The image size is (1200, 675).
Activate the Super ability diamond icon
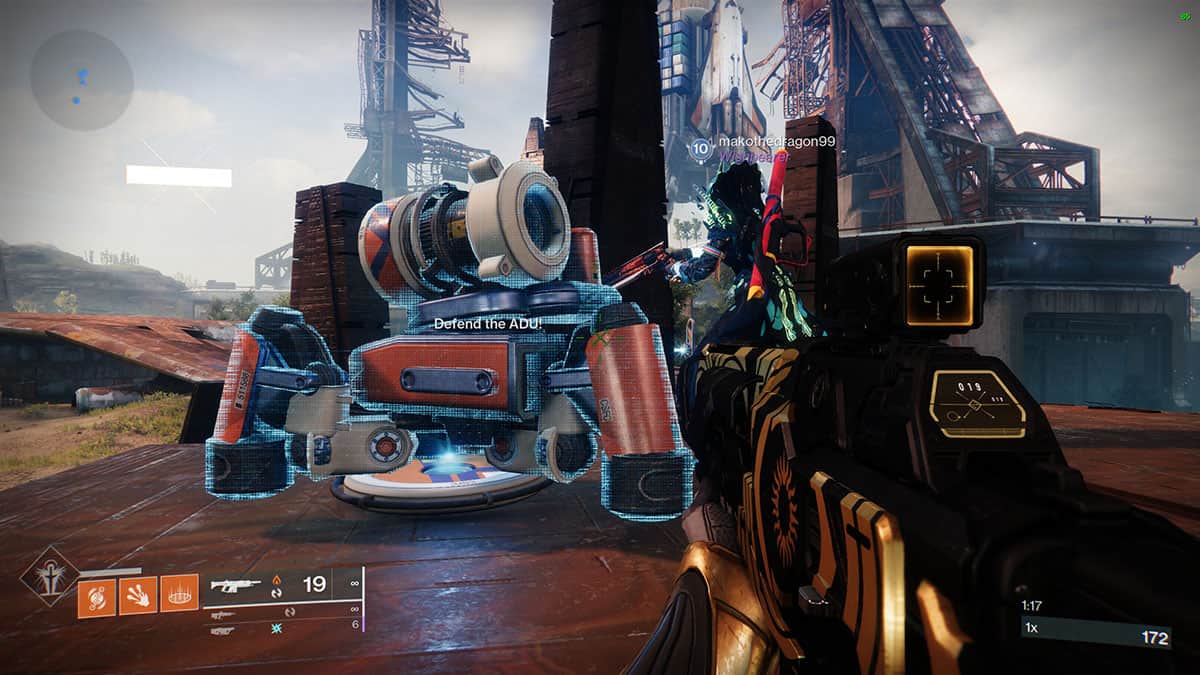click(x=49, y=576)
